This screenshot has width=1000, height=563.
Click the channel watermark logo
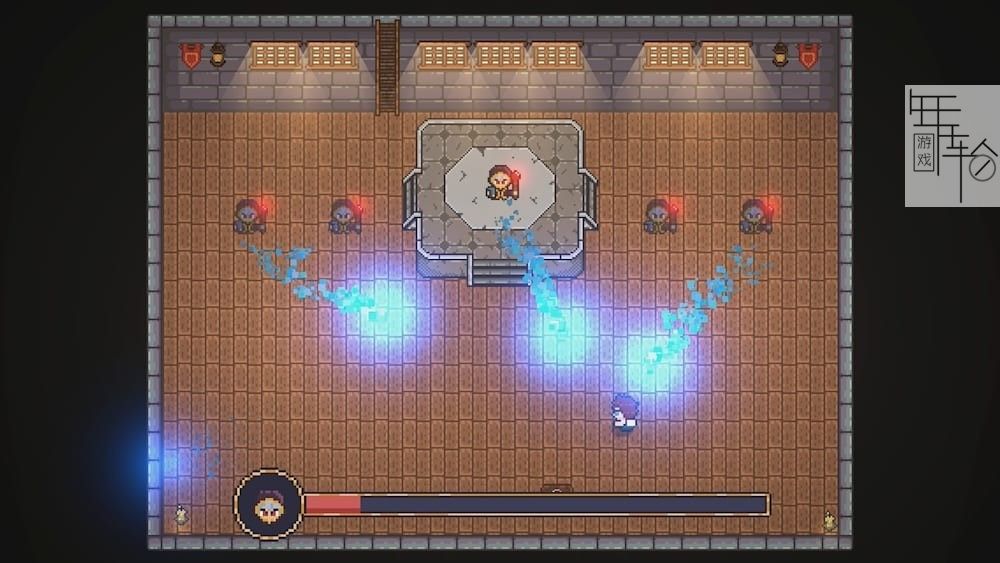[x=951, y=146]
